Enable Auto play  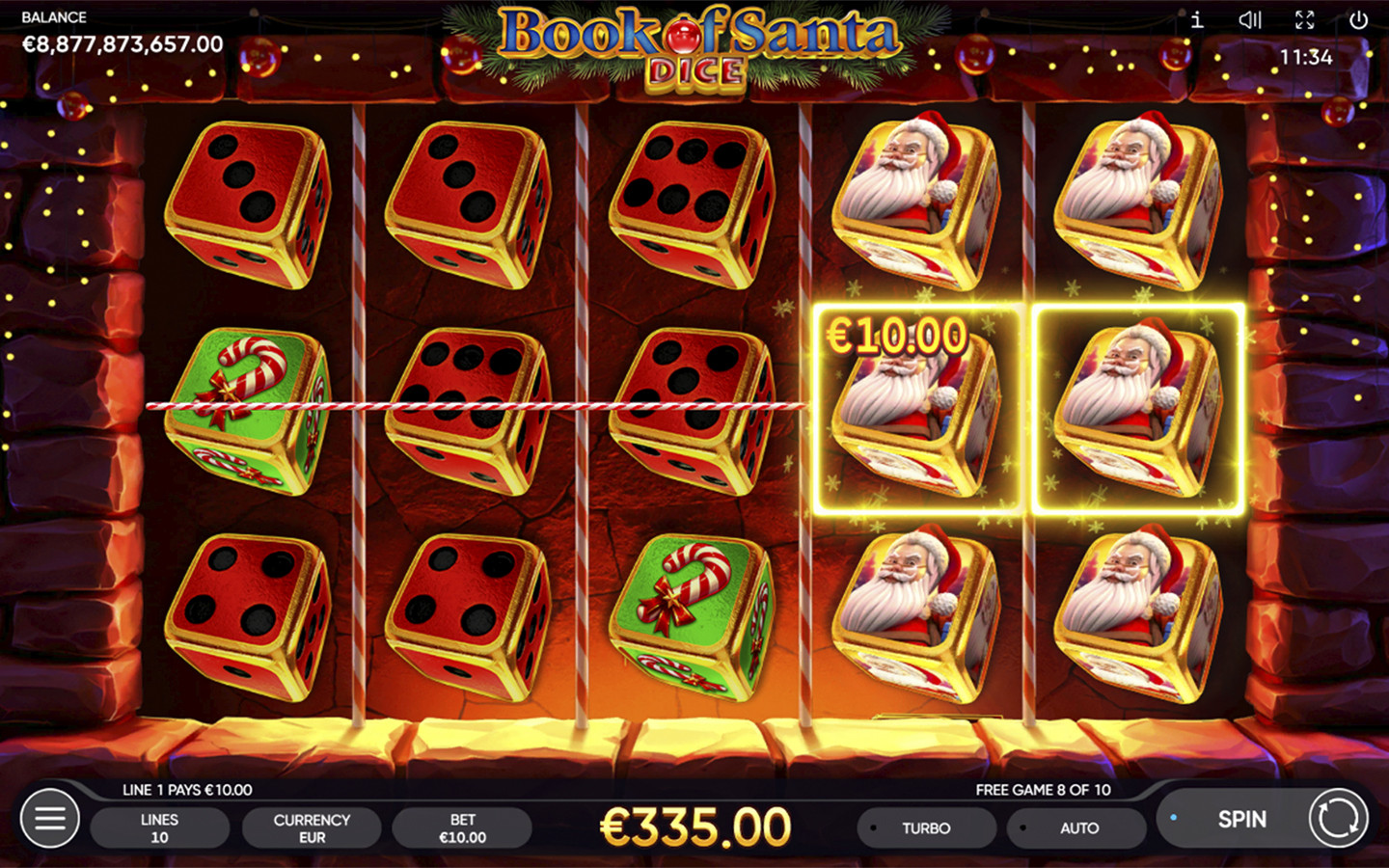[1077, 828]
